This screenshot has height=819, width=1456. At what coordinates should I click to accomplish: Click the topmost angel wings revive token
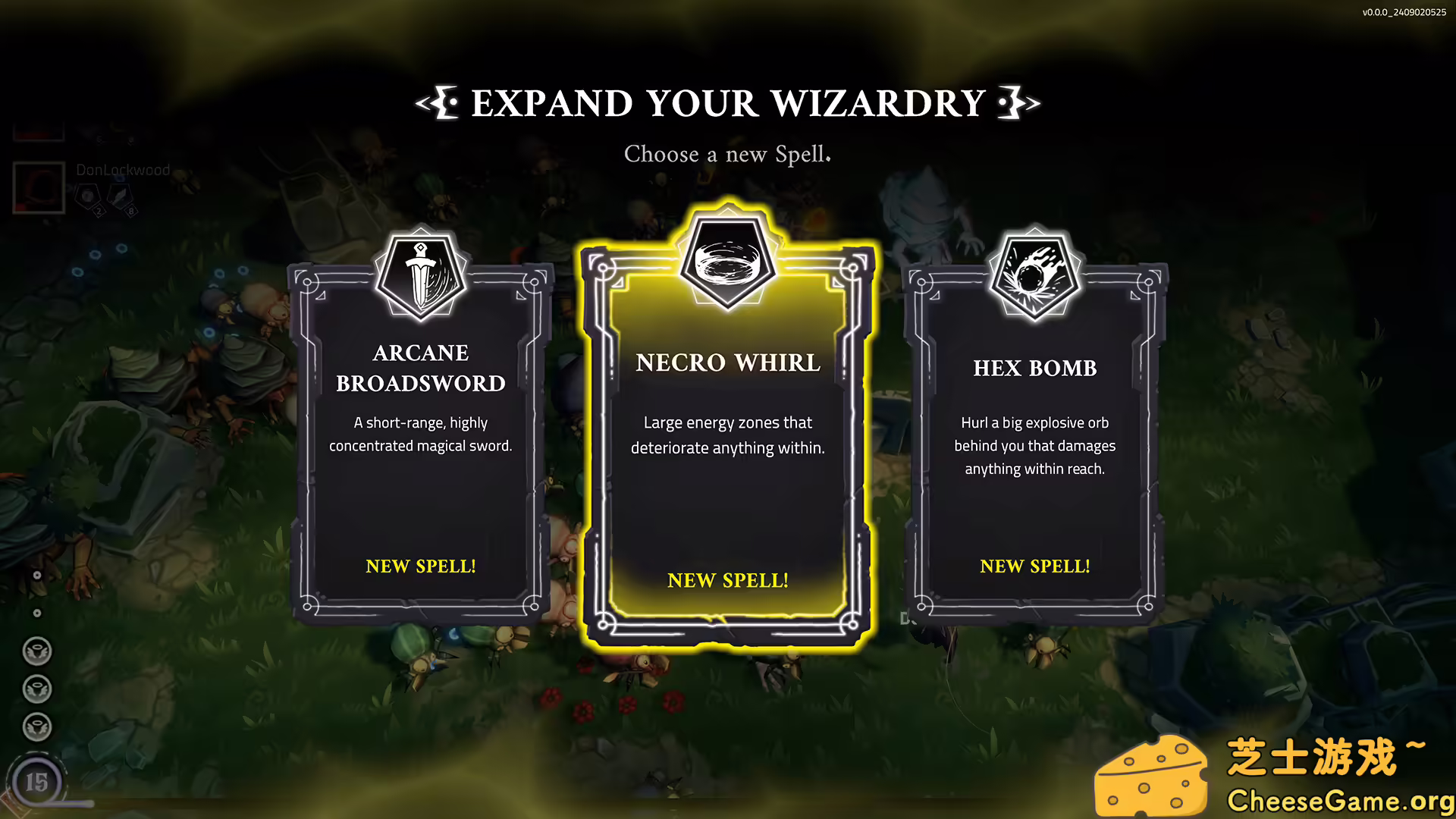click(x=36, y=650)
